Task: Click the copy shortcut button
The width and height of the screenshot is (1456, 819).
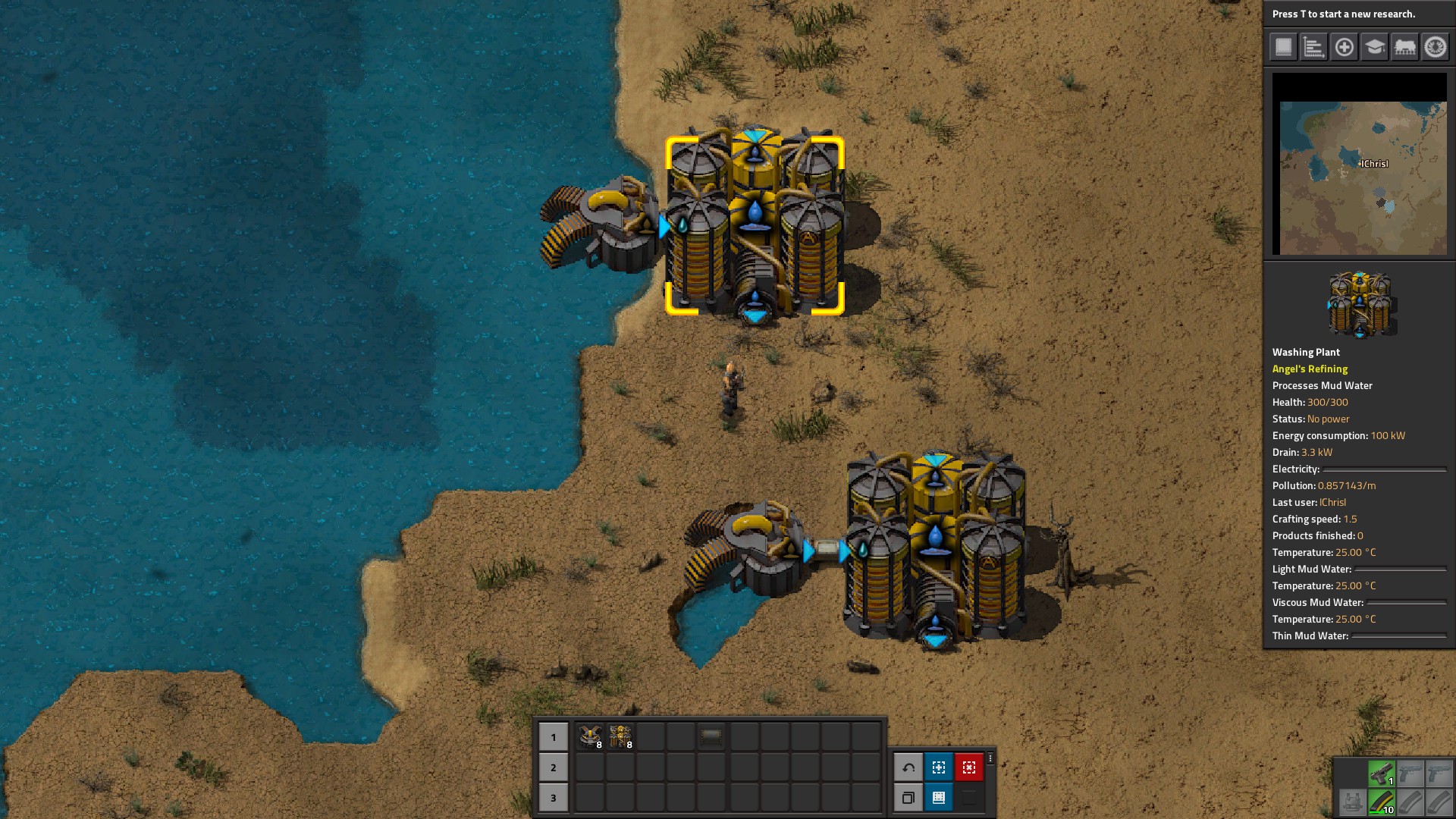Action: (x=908, y=798)
